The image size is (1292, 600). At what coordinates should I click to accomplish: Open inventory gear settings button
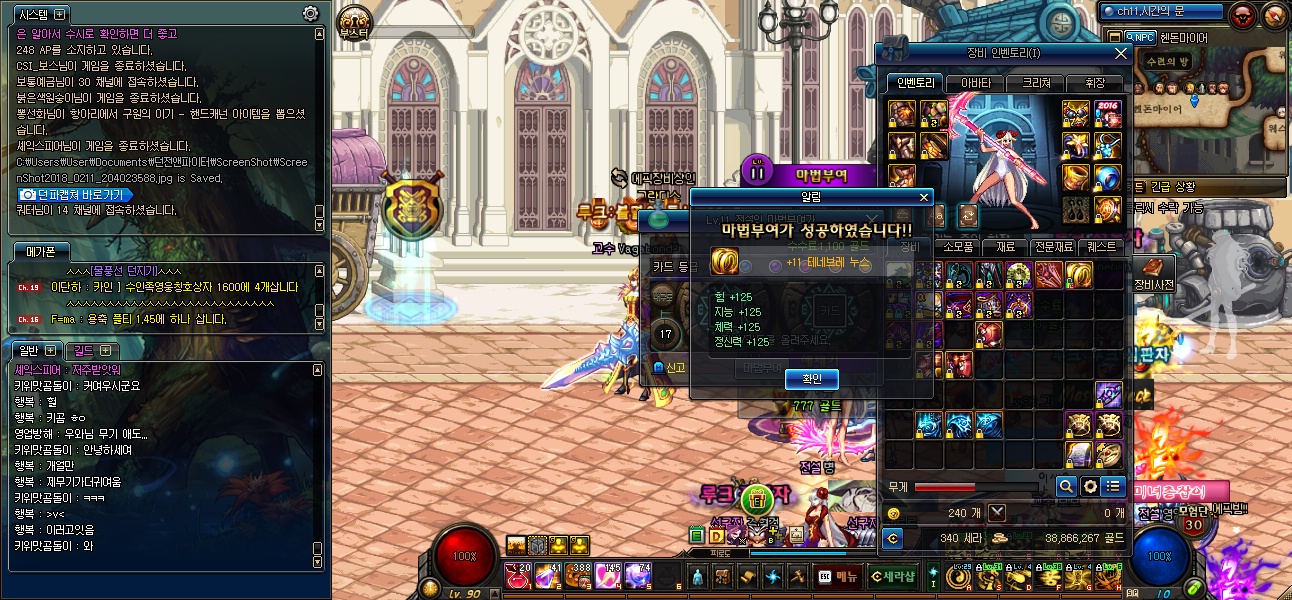(1089, 486)
